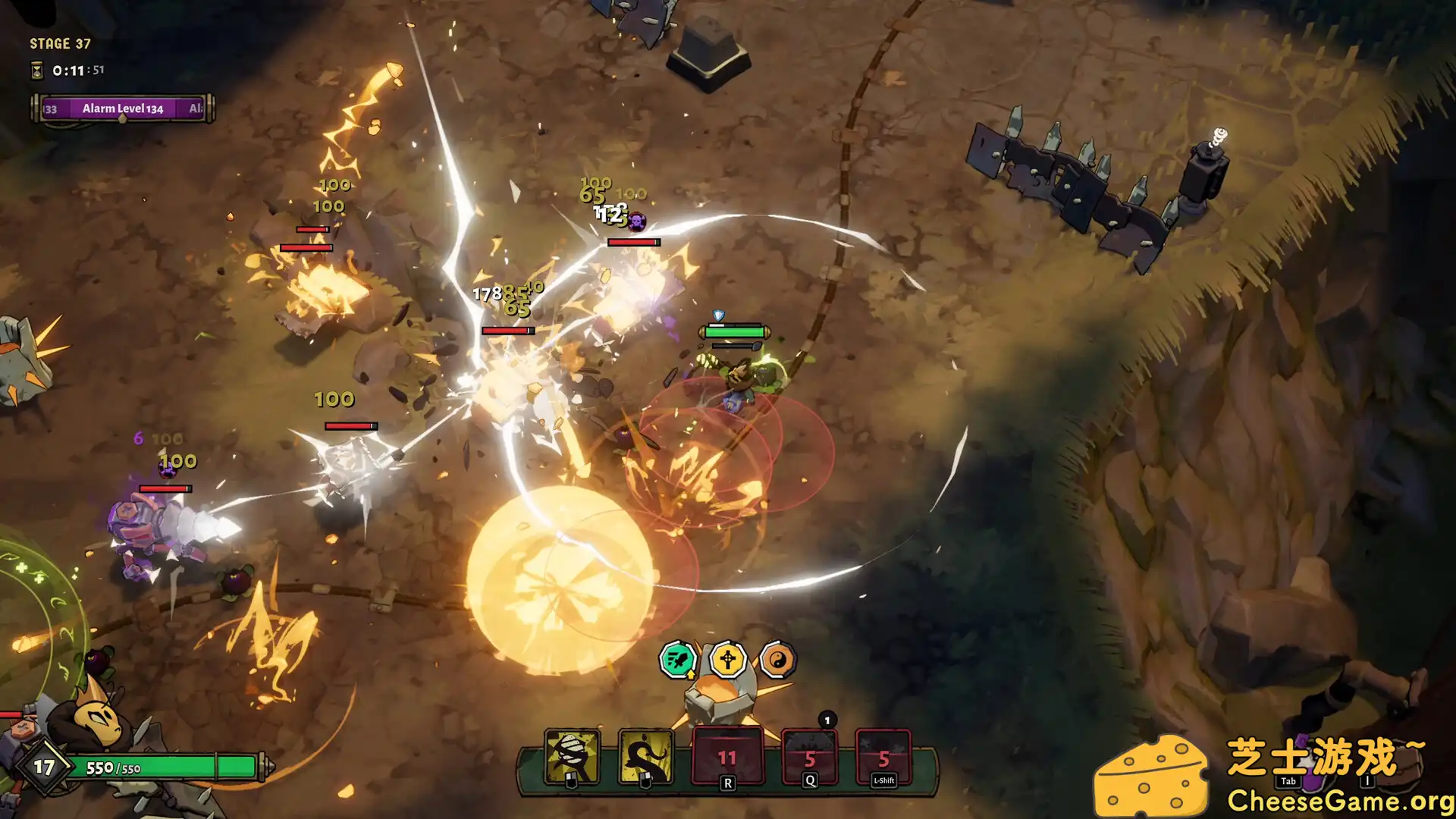The width and height of the screenshot is (1456, 819).
Task: Select the bandaged fist attack ability
Action: click(573, 756)
